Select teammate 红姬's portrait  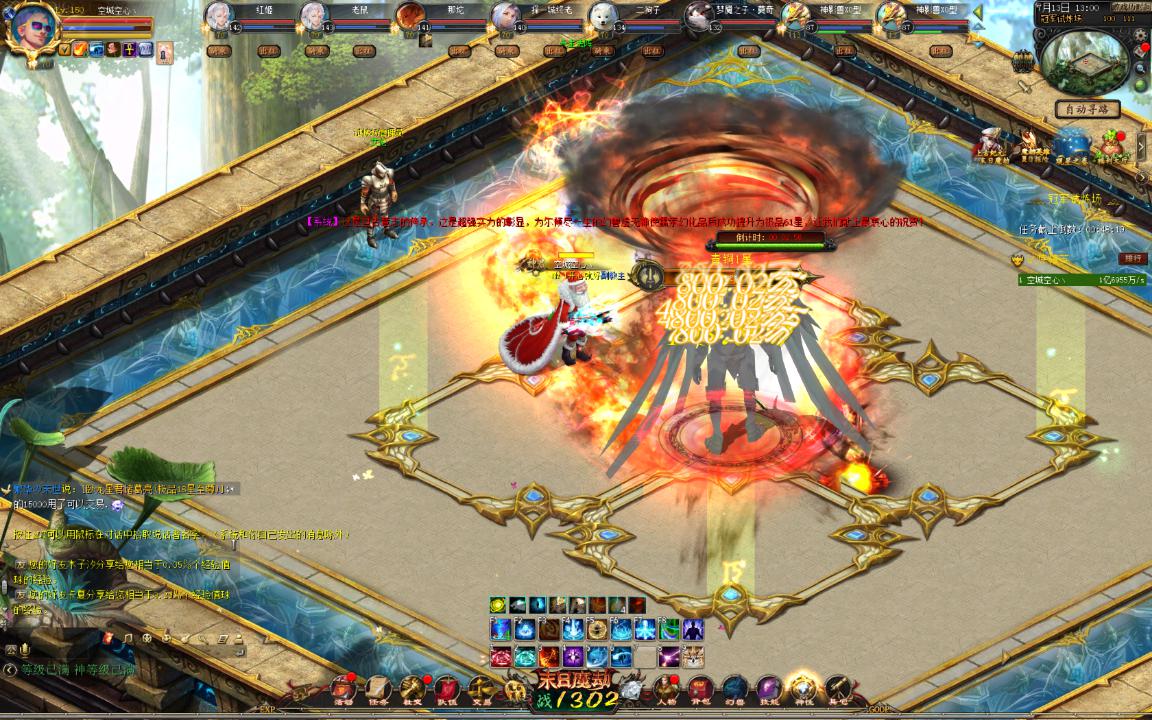coord(220,17)
